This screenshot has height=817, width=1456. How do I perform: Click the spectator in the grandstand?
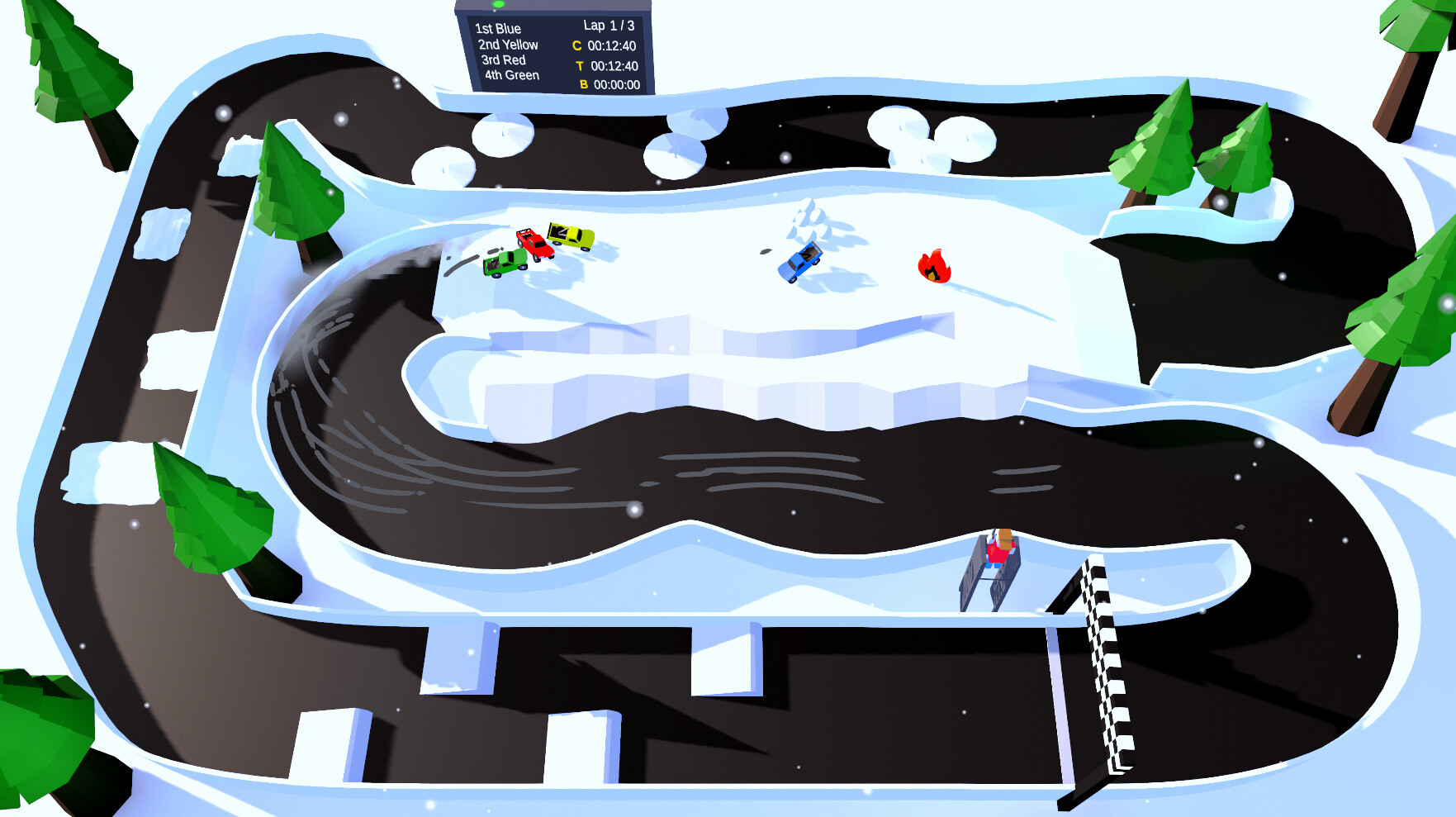click(999, 545)
